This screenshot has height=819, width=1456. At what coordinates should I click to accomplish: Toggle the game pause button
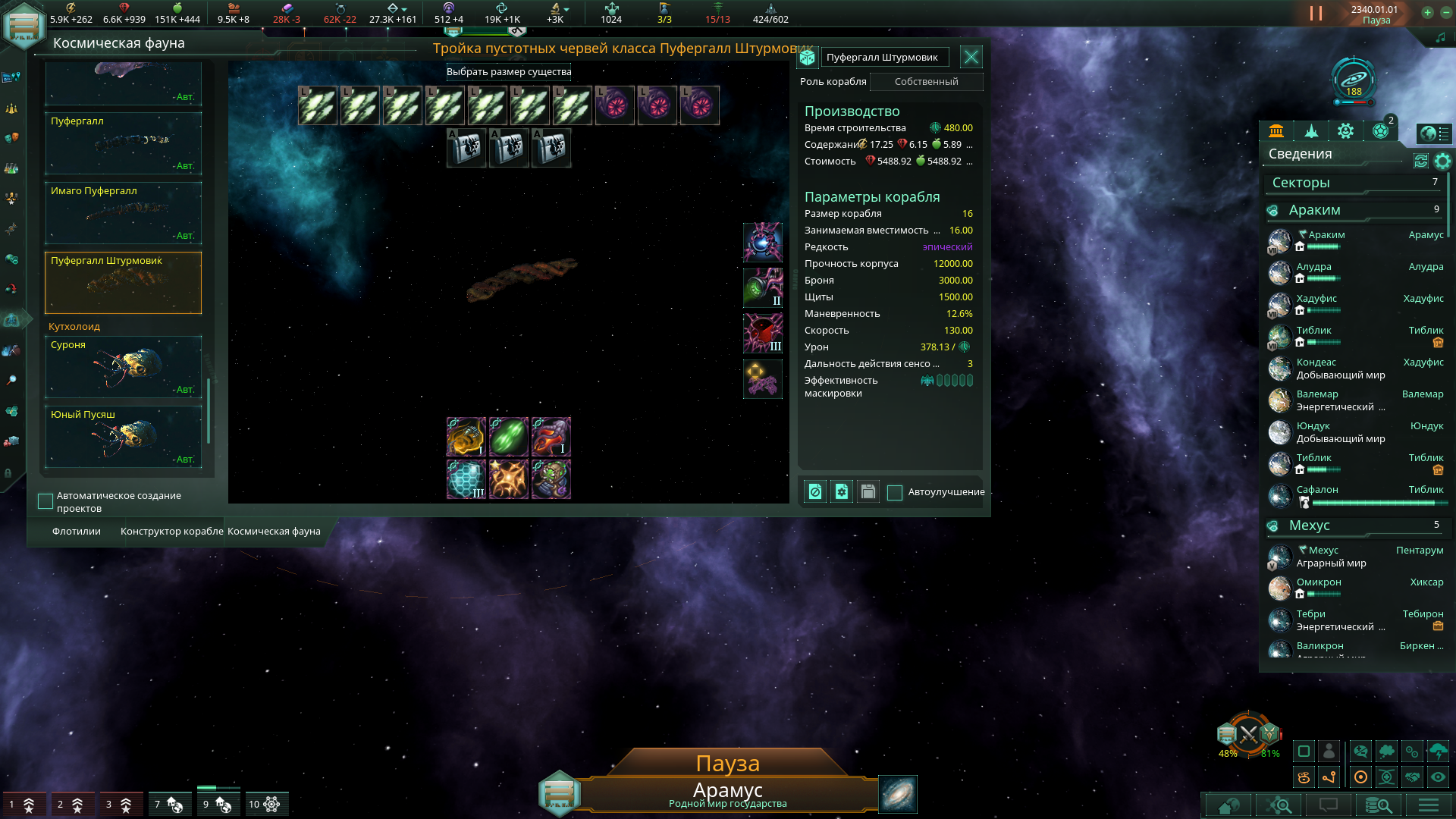click(x=1316, y=14)
